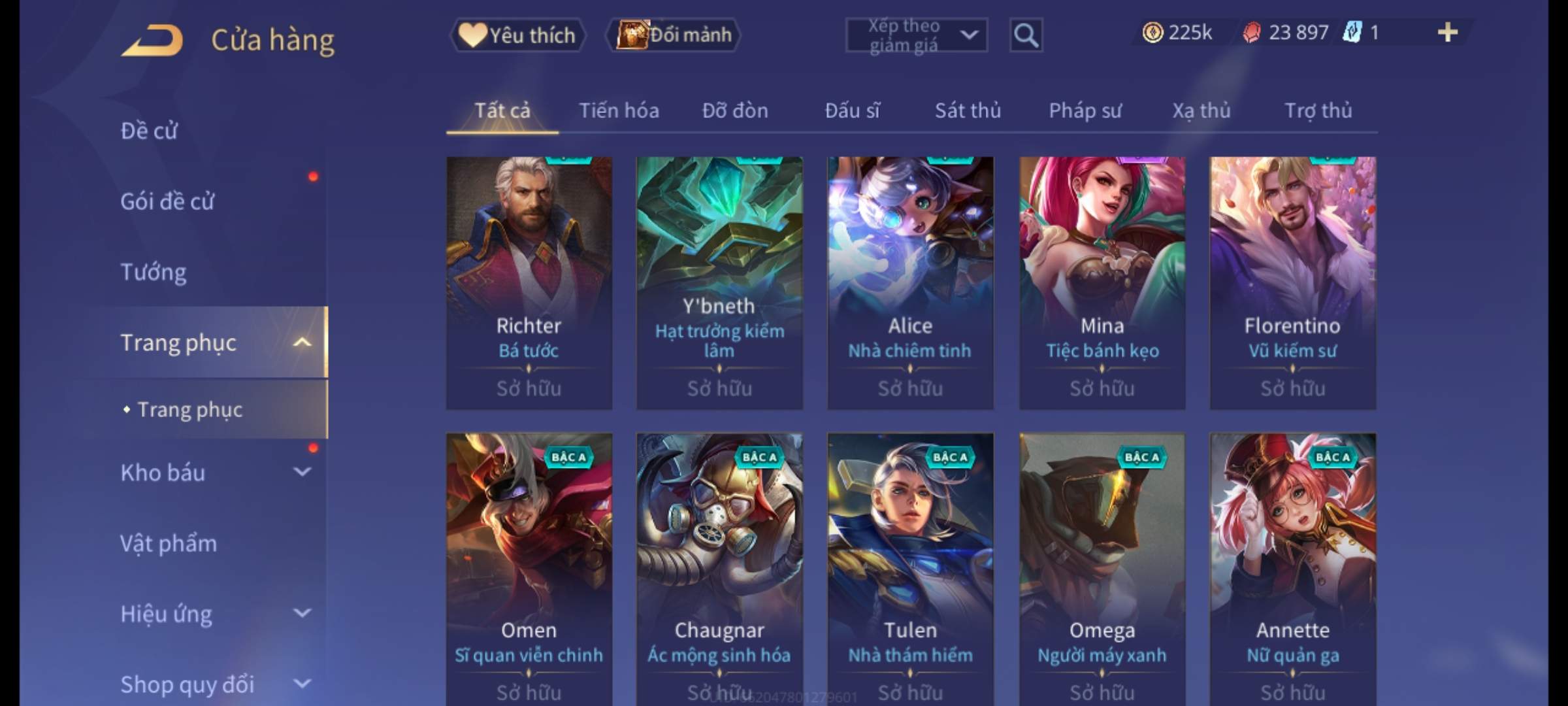Expand the Kho báu menu
This screenshot has width=1568, height=706.
pyautogui.click(x=216, y=473)
